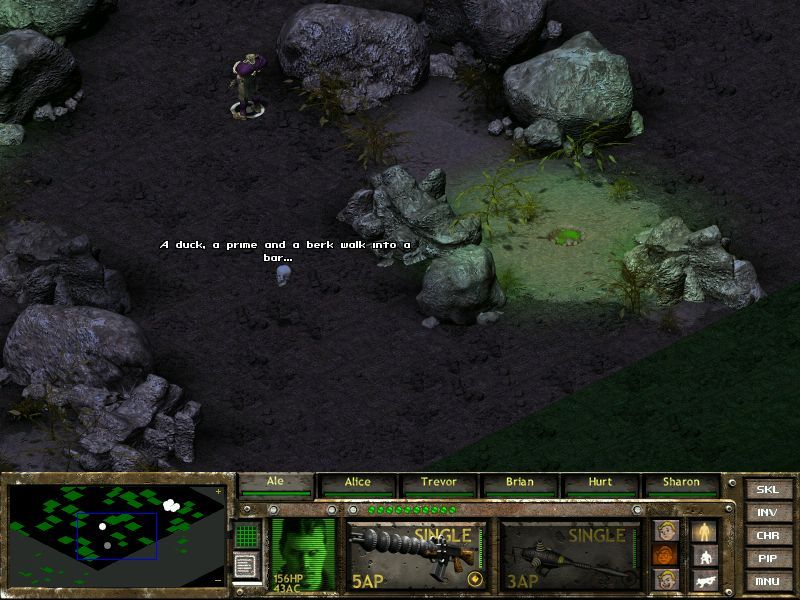
Task: Set stance to standing
Action: point(705,530)
